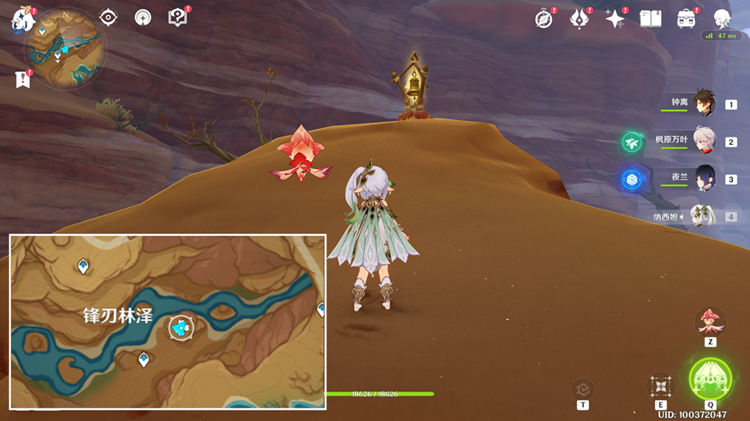Switch to party member 钟离

[x=704, y=104]
